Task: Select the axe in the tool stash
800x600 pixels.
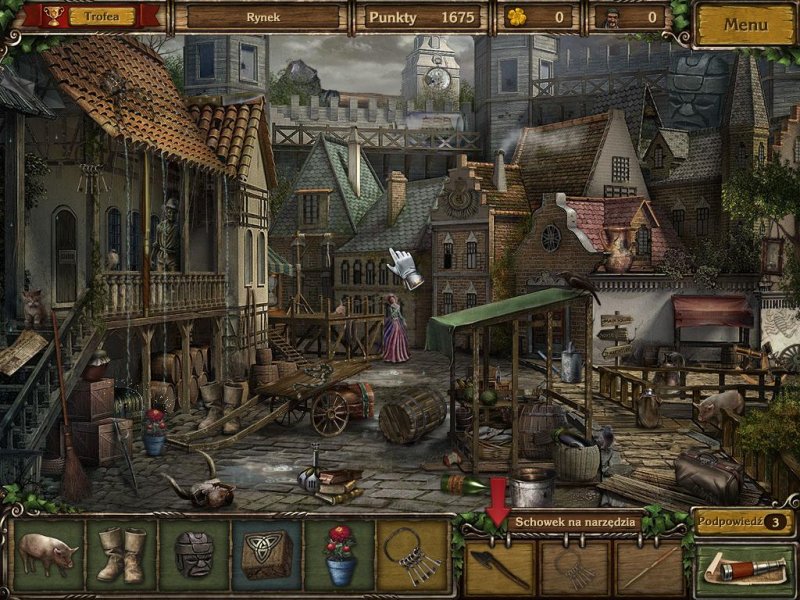Action: [500, 568]
